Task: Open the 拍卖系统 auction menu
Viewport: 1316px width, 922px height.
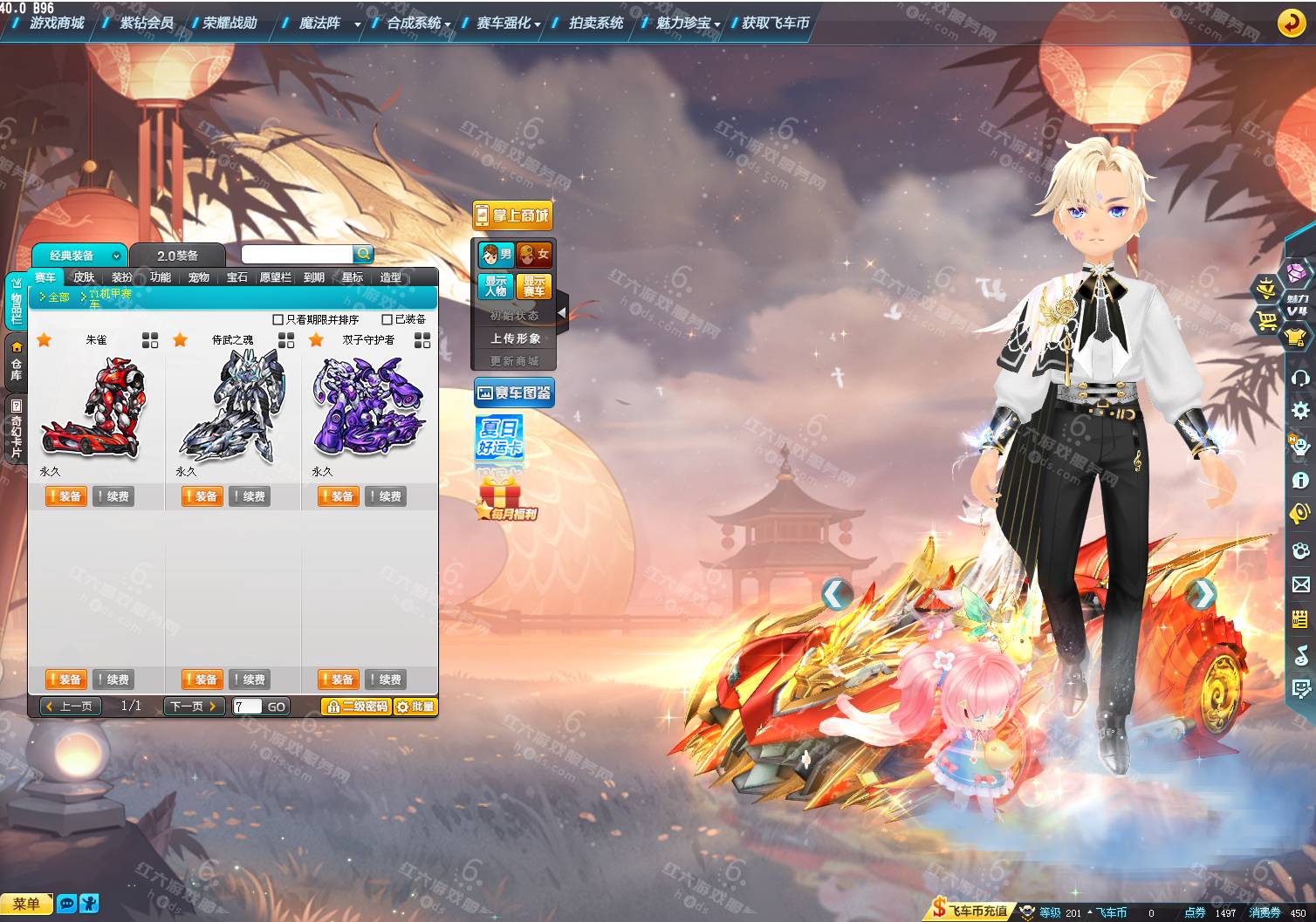Action: [x=596, y=23]
